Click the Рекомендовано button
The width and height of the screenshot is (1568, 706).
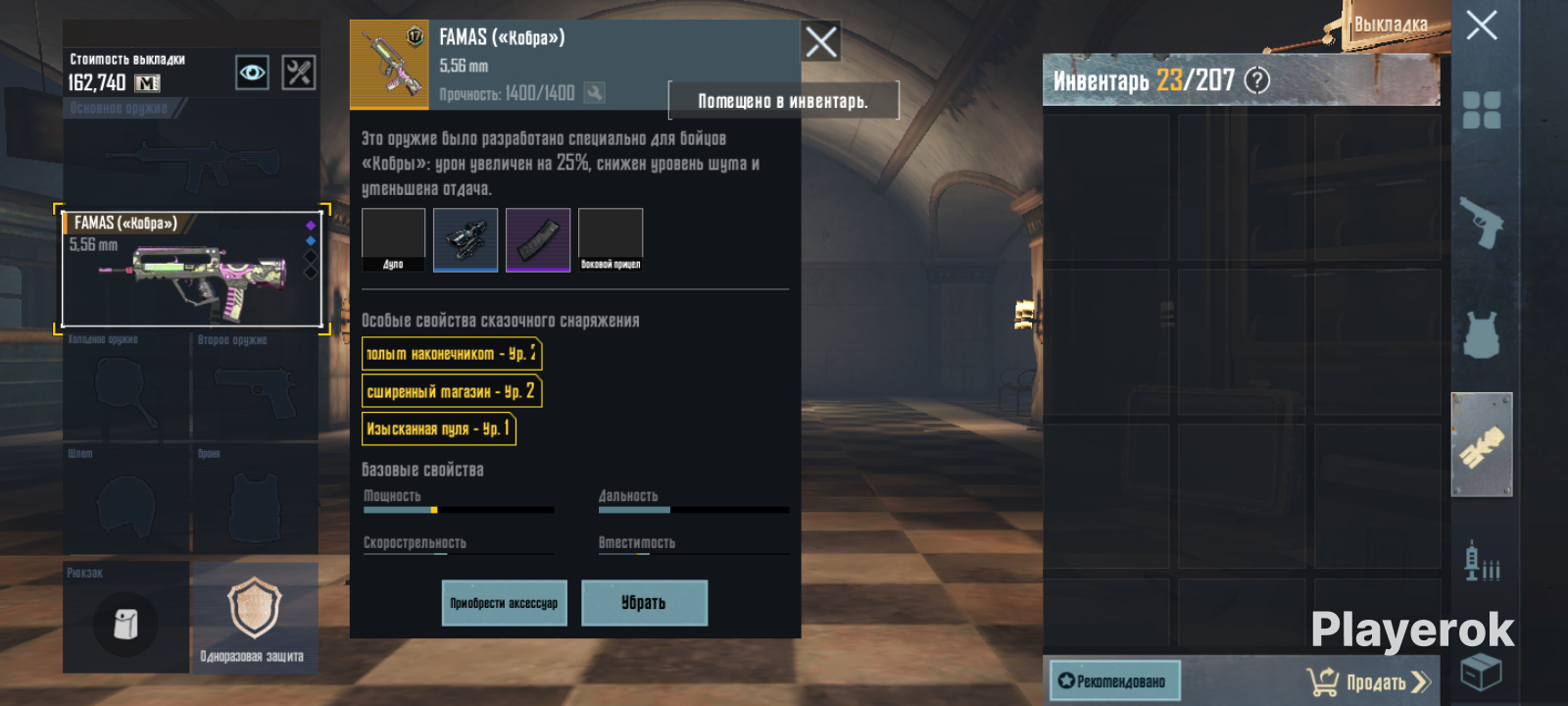point(1114,681)
